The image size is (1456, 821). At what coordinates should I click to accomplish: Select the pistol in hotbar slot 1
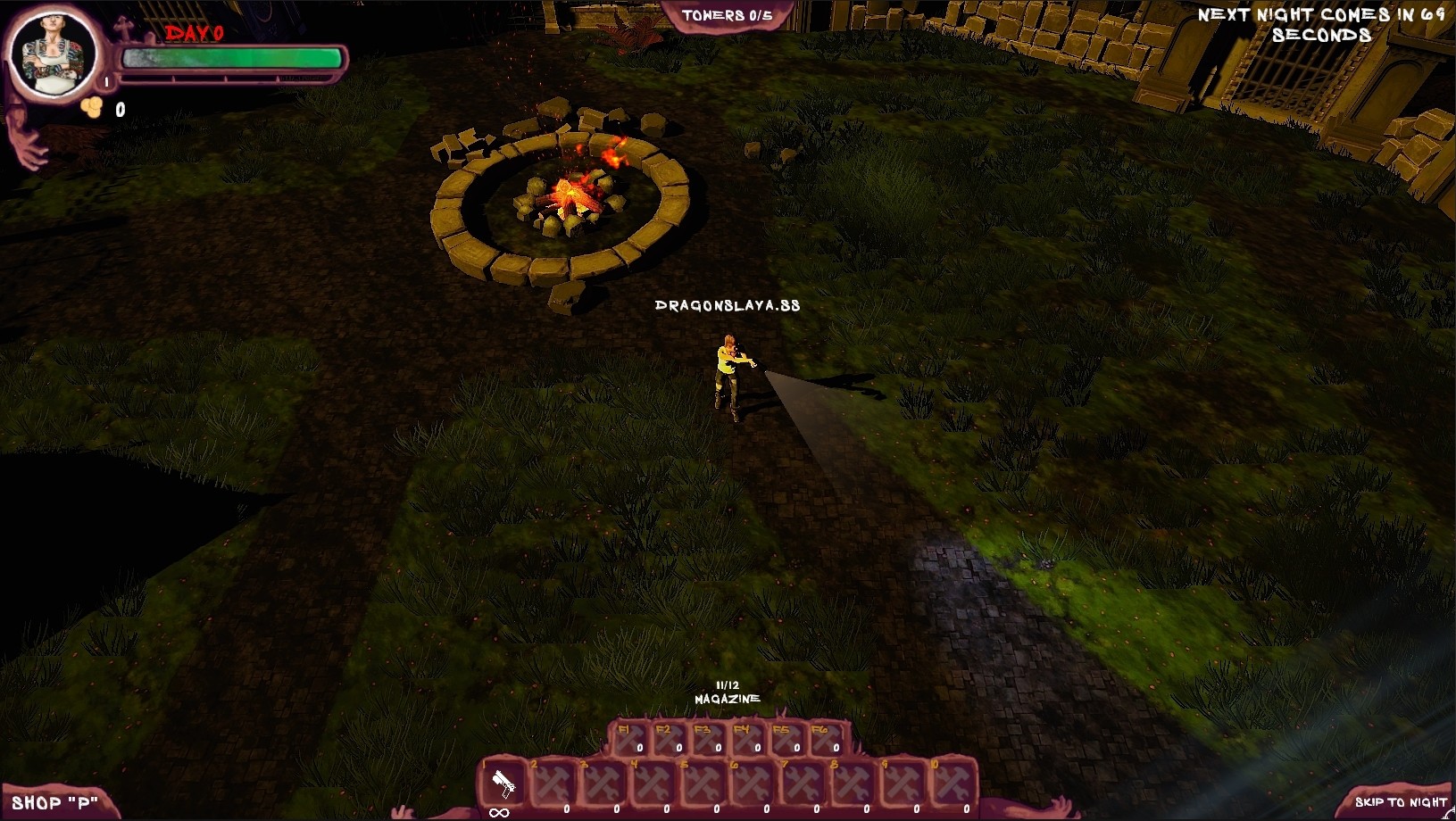[503, 784]
